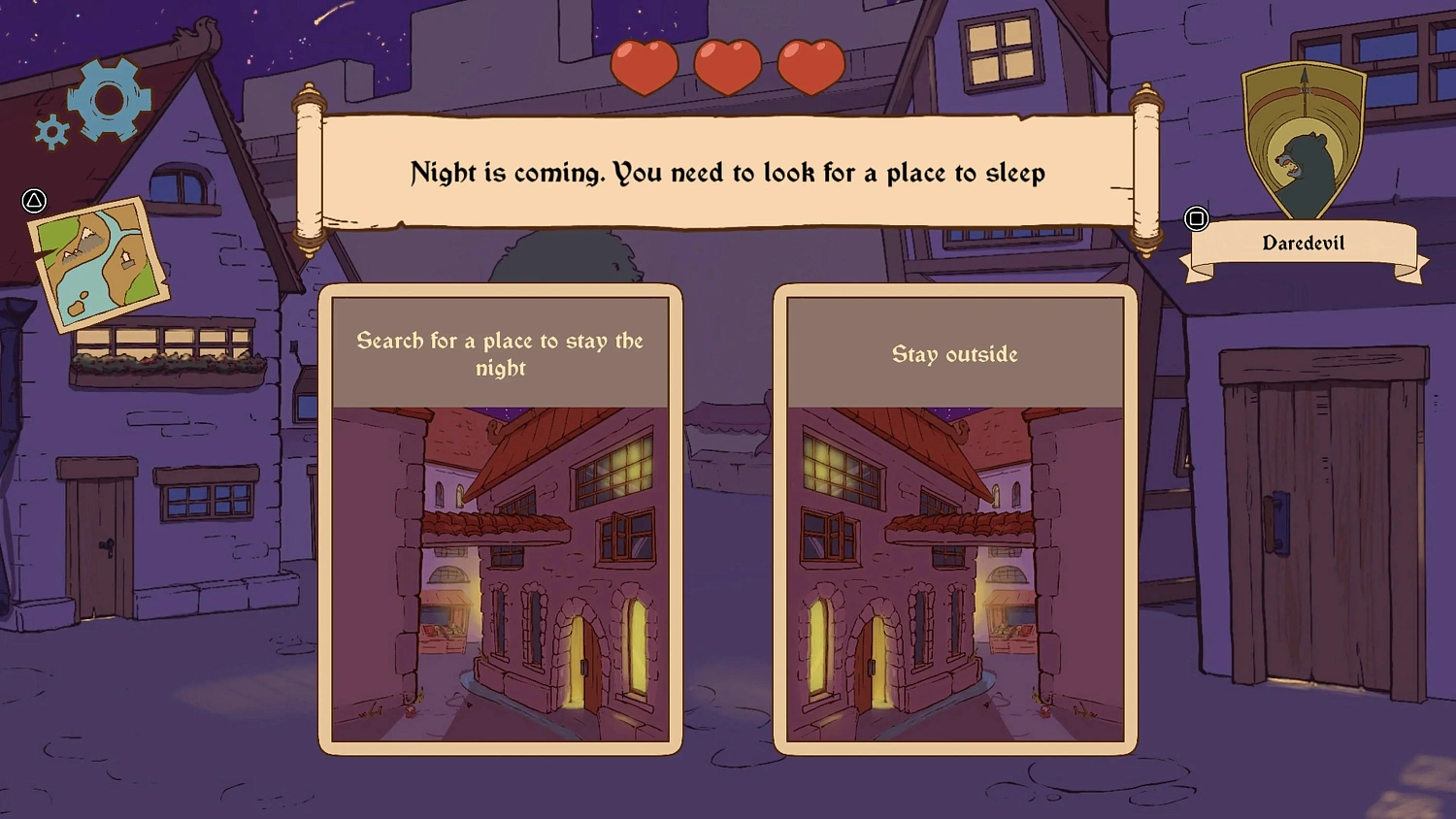Screen dimensions: 1456x819
Task: Click the middle heart health icon
Action: pos(727,65)
